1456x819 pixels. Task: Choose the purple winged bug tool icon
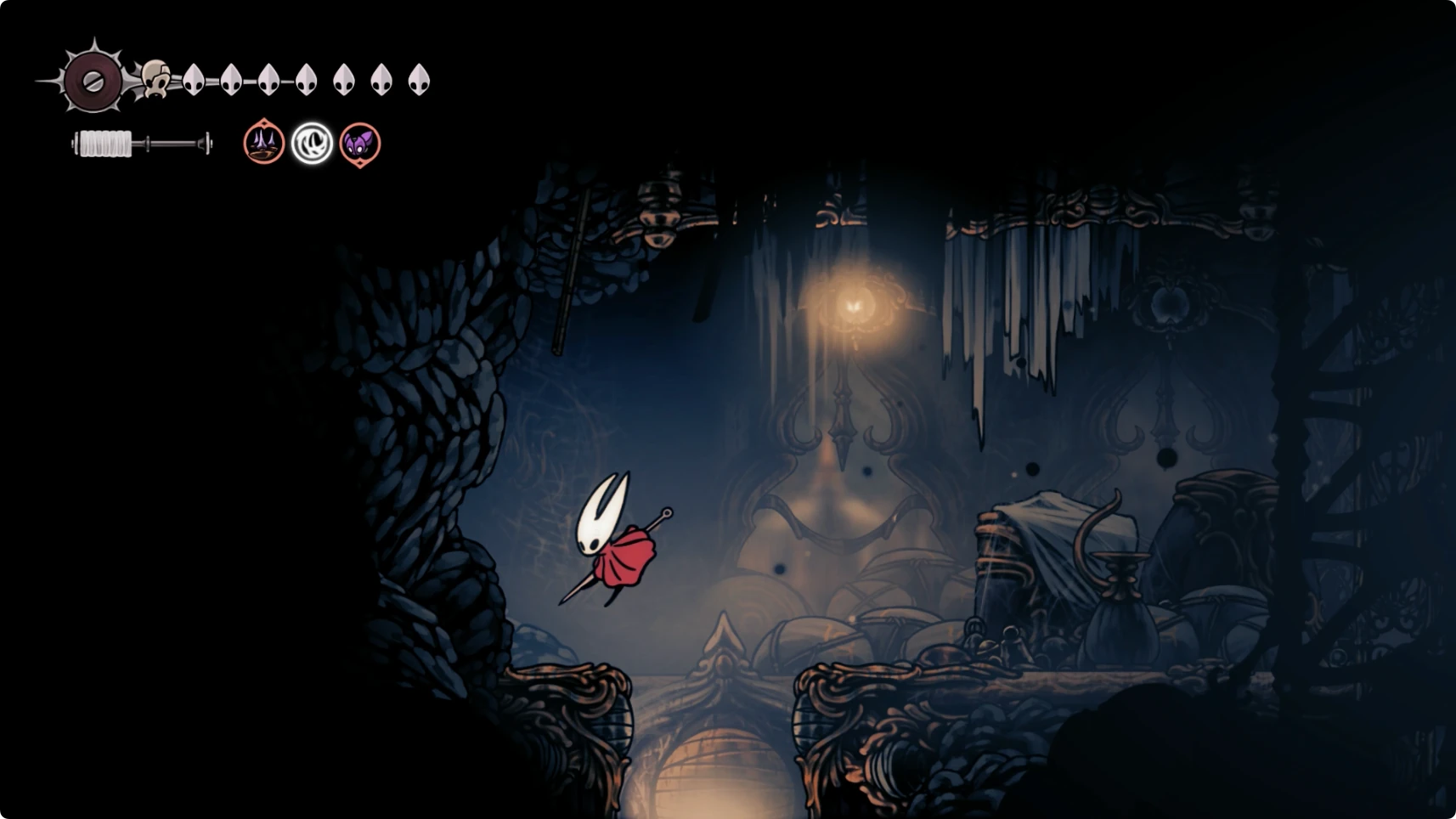pyautogui.click(x=360, y=143)
